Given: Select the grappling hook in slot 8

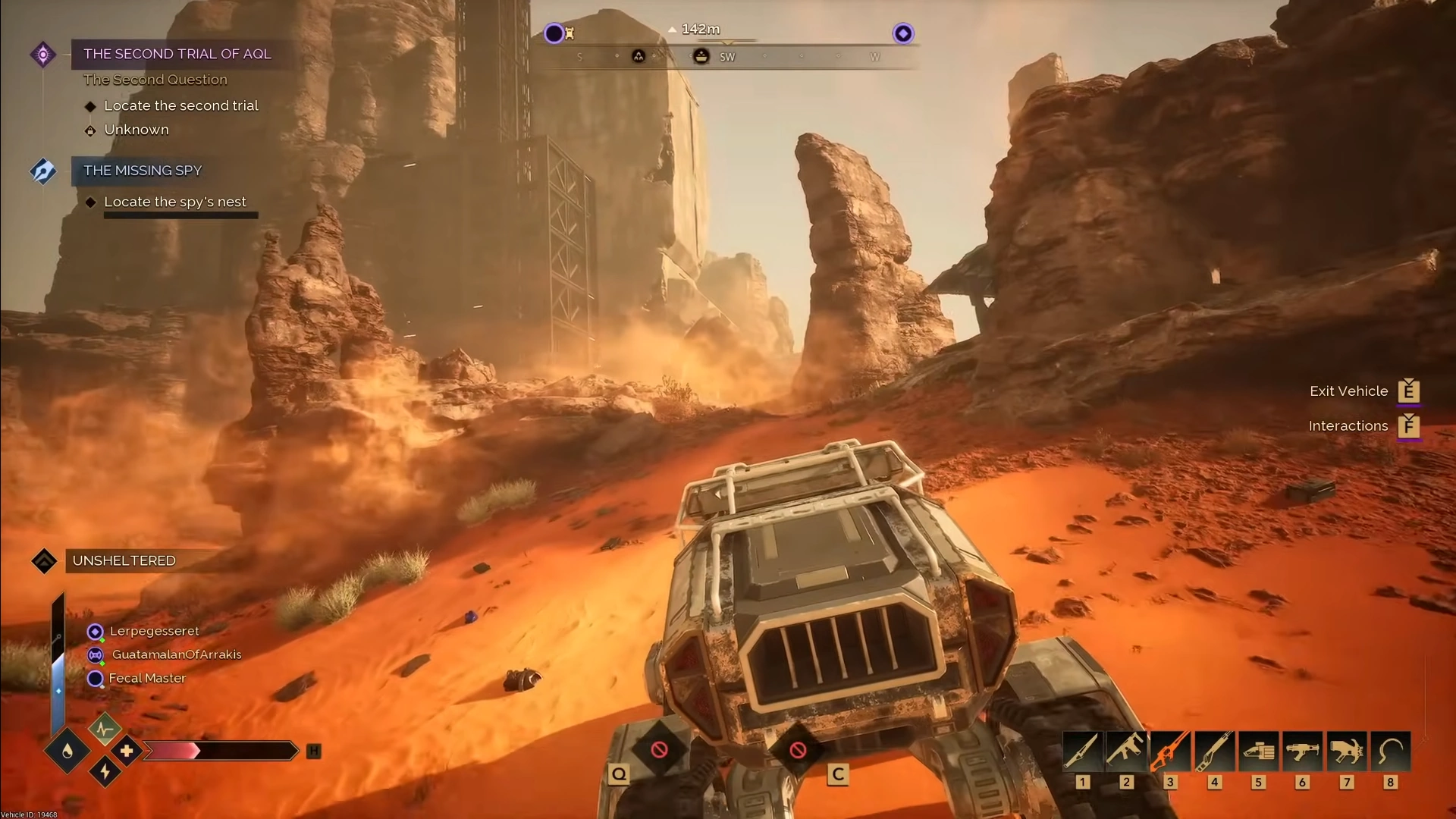Looking at the screenshot, I should click(1390, 752).
